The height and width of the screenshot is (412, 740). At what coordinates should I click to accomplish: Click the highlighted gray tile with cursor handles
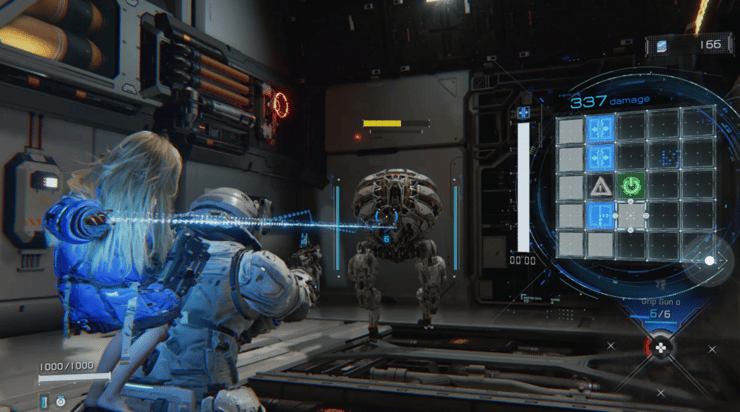[631, 215]
